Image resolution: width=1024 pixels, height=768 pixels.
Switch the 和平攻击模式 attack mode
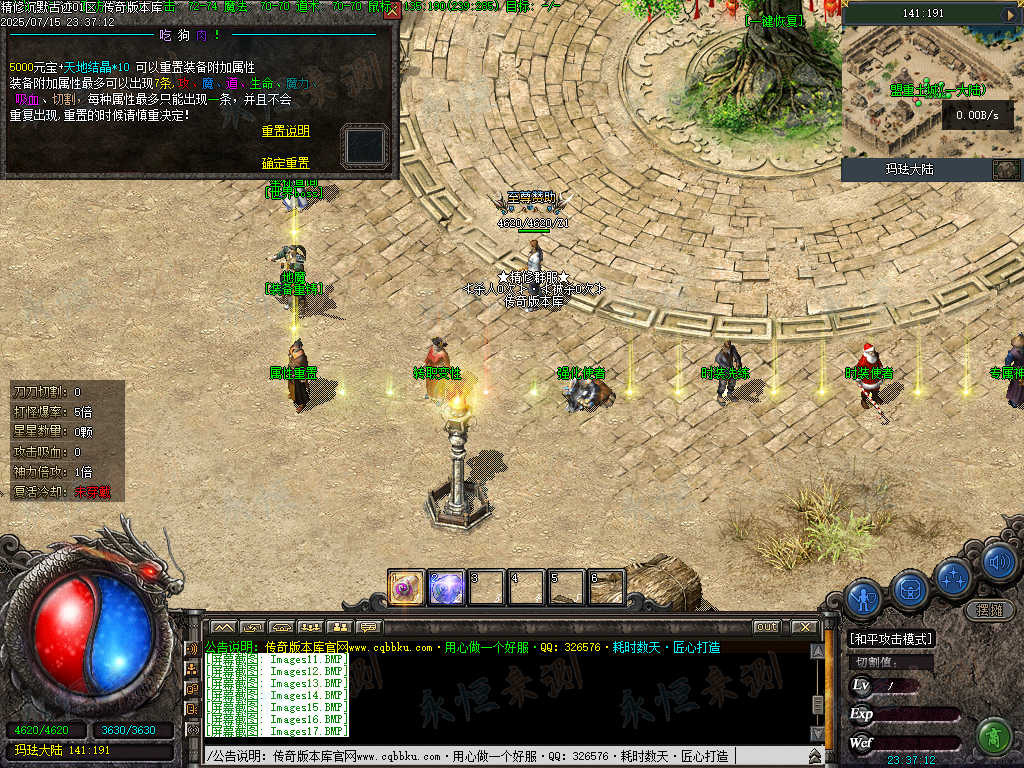890,639
